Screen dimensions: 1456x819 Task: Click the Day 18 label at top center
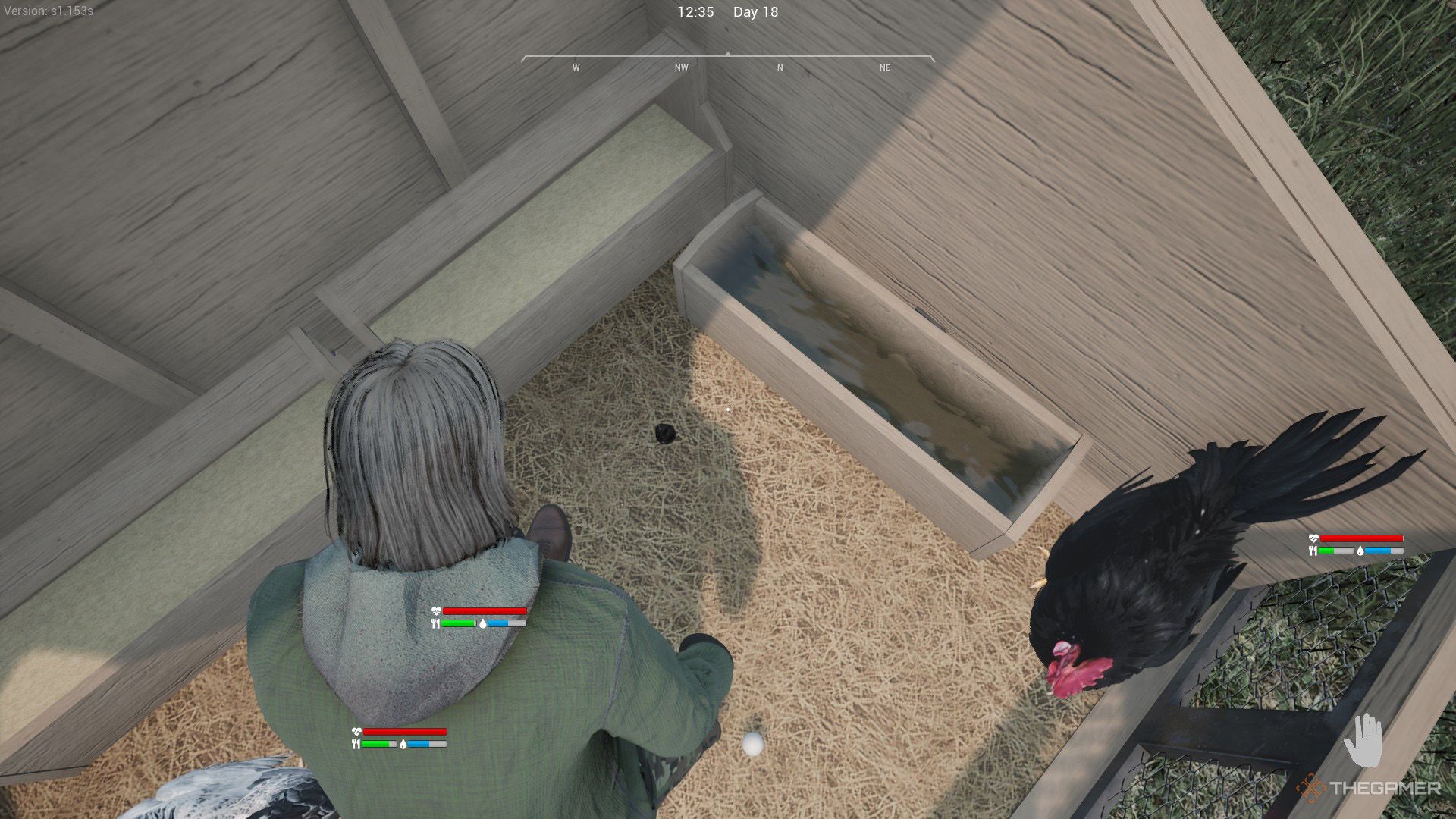coord(755,12)
